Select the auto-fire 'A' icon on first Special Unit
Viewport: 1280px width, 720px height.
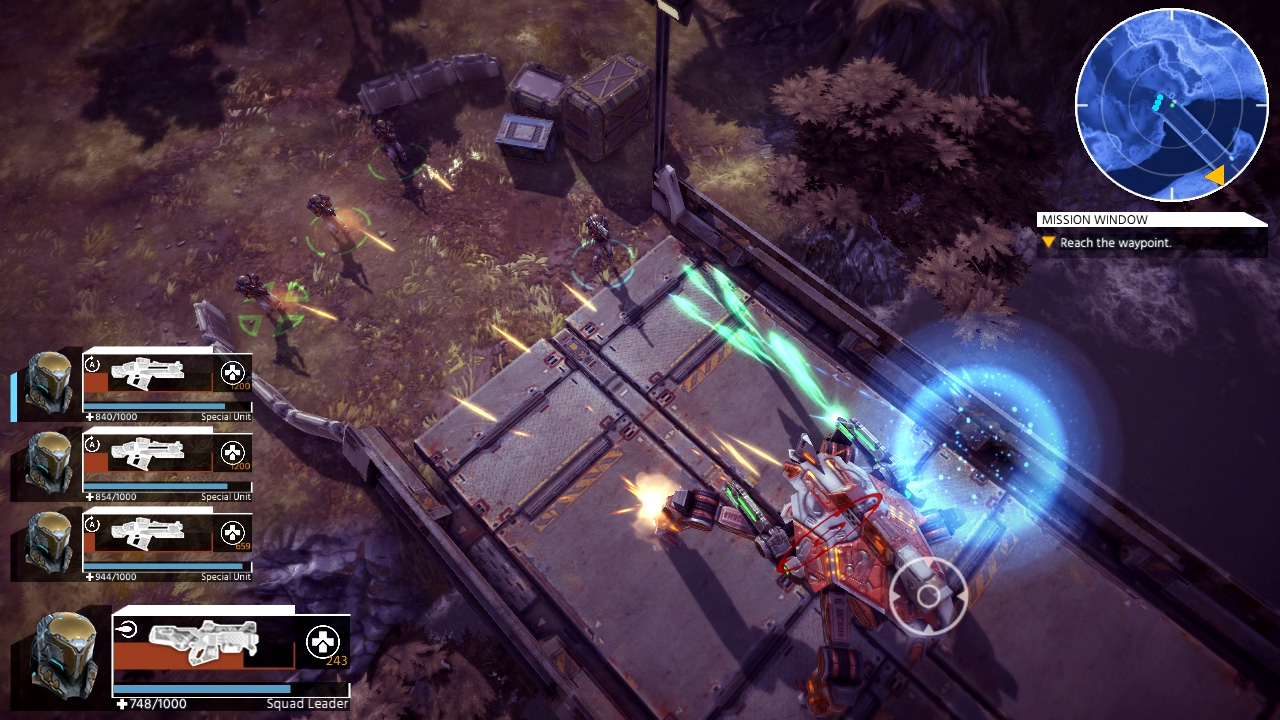click(x=90, y=363)
